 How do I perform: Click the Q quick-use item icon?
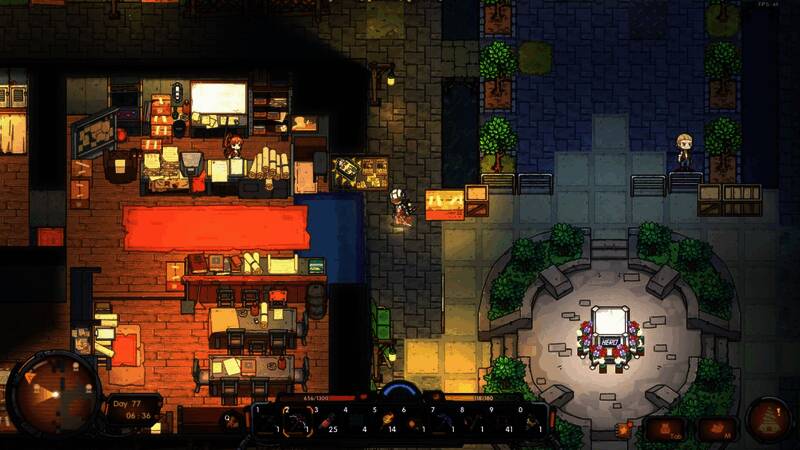coord(232,420)
